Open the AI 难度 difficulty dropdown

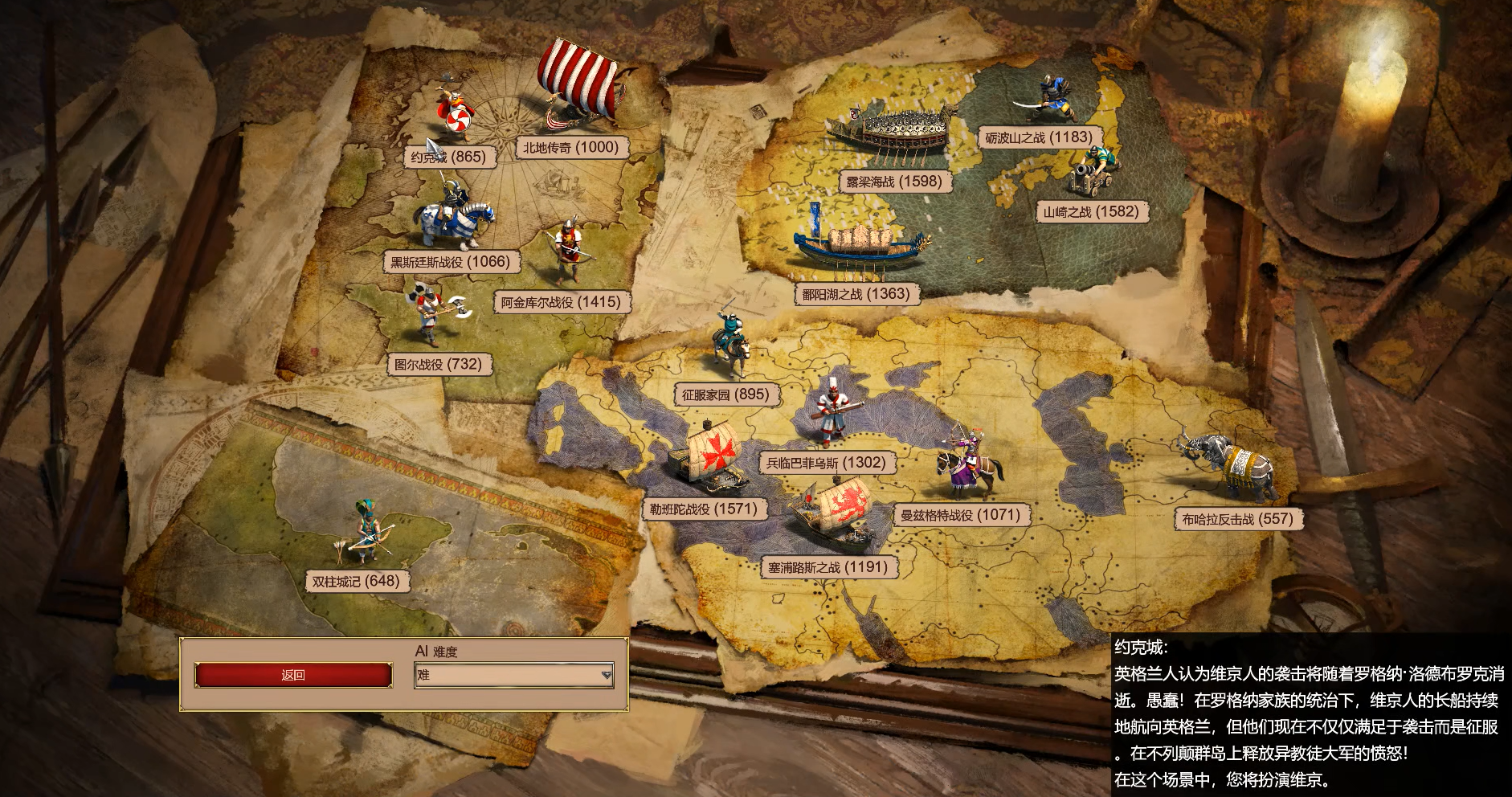(x=514, y=676)
